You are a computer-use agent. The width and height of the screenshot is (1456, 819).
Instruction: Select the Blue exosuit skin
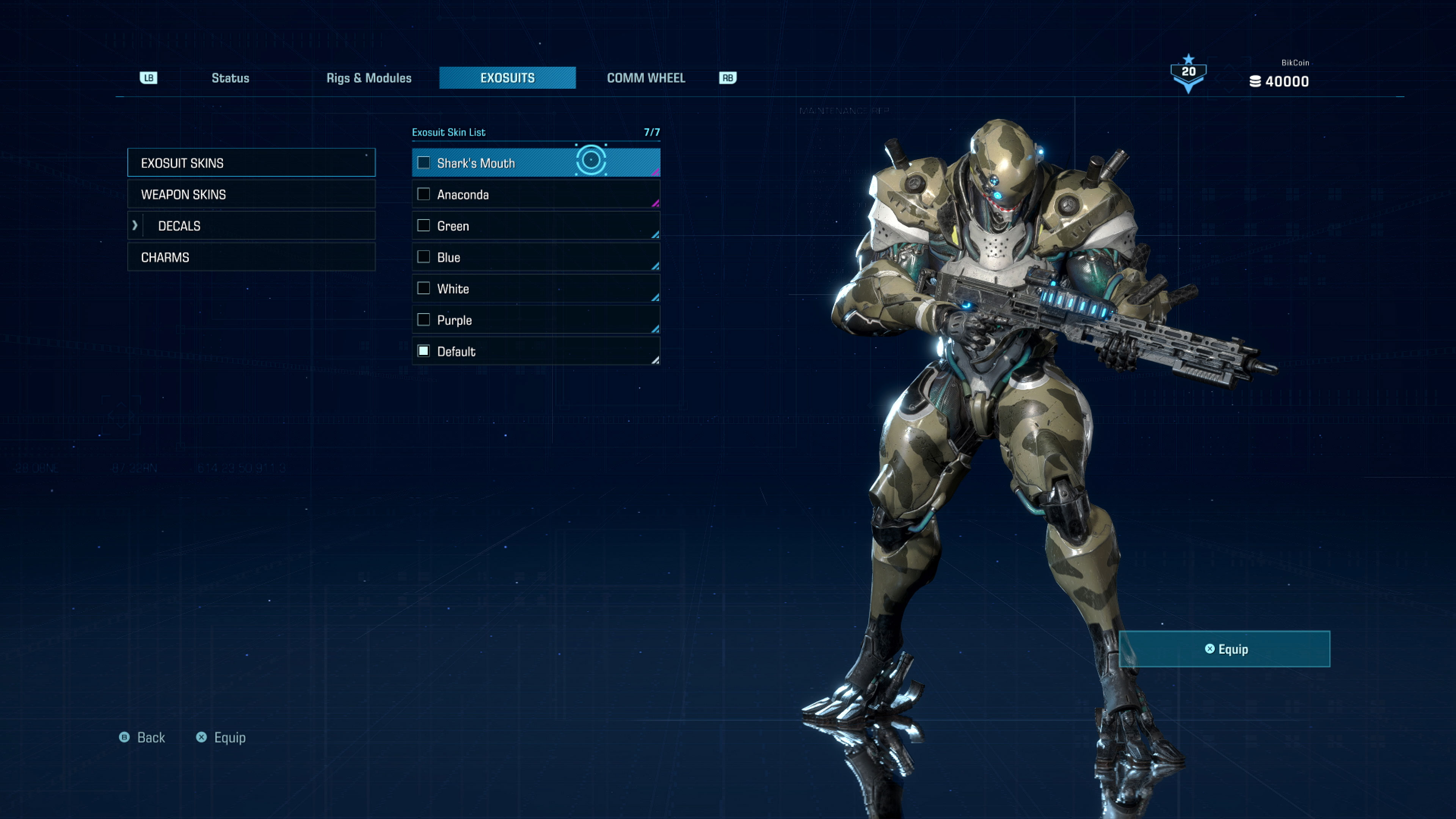coord(535,257)
